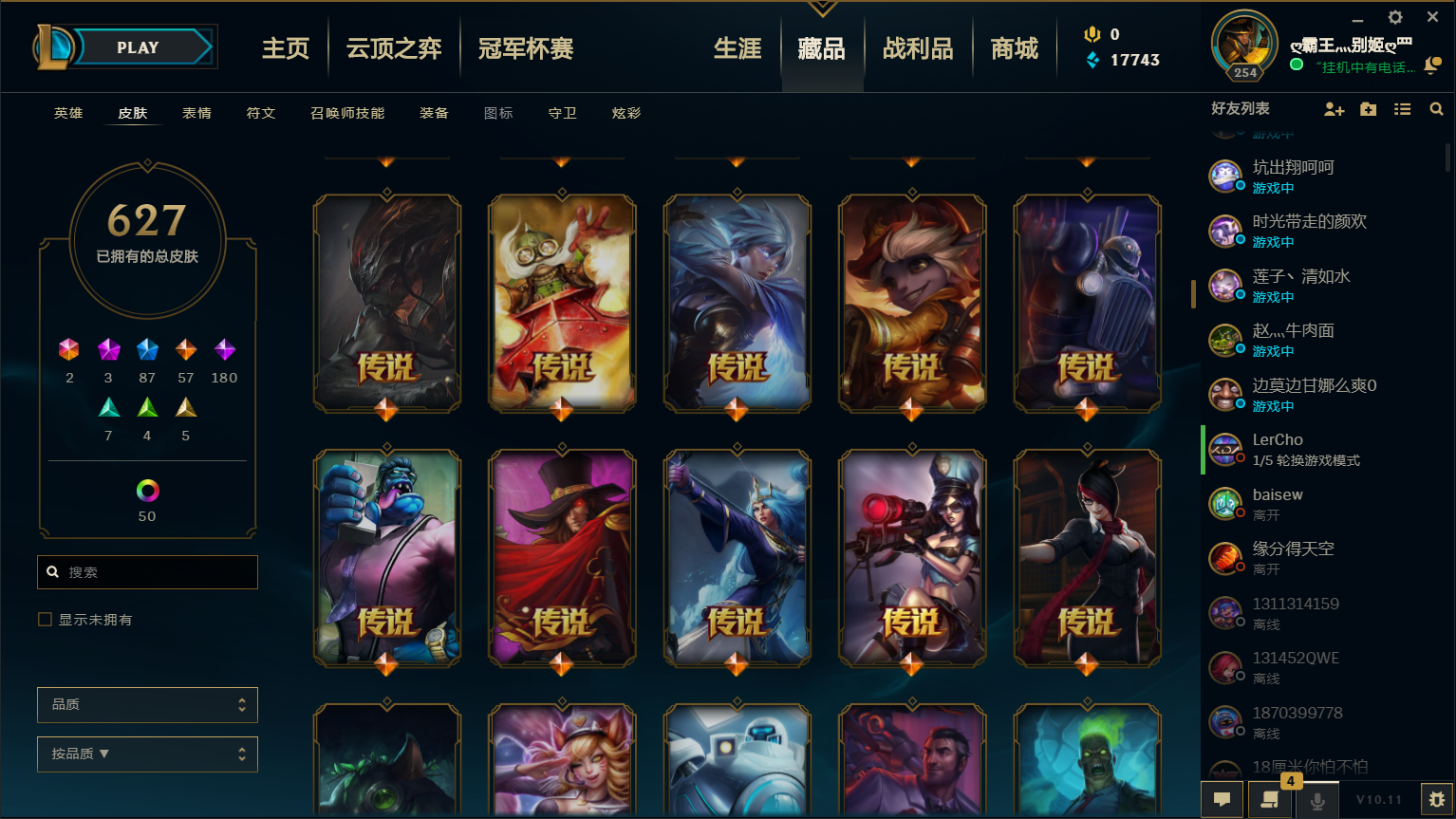Click the add friend icon
The height and width of the screenshot is (819, 1456).
click(1334, 109)
